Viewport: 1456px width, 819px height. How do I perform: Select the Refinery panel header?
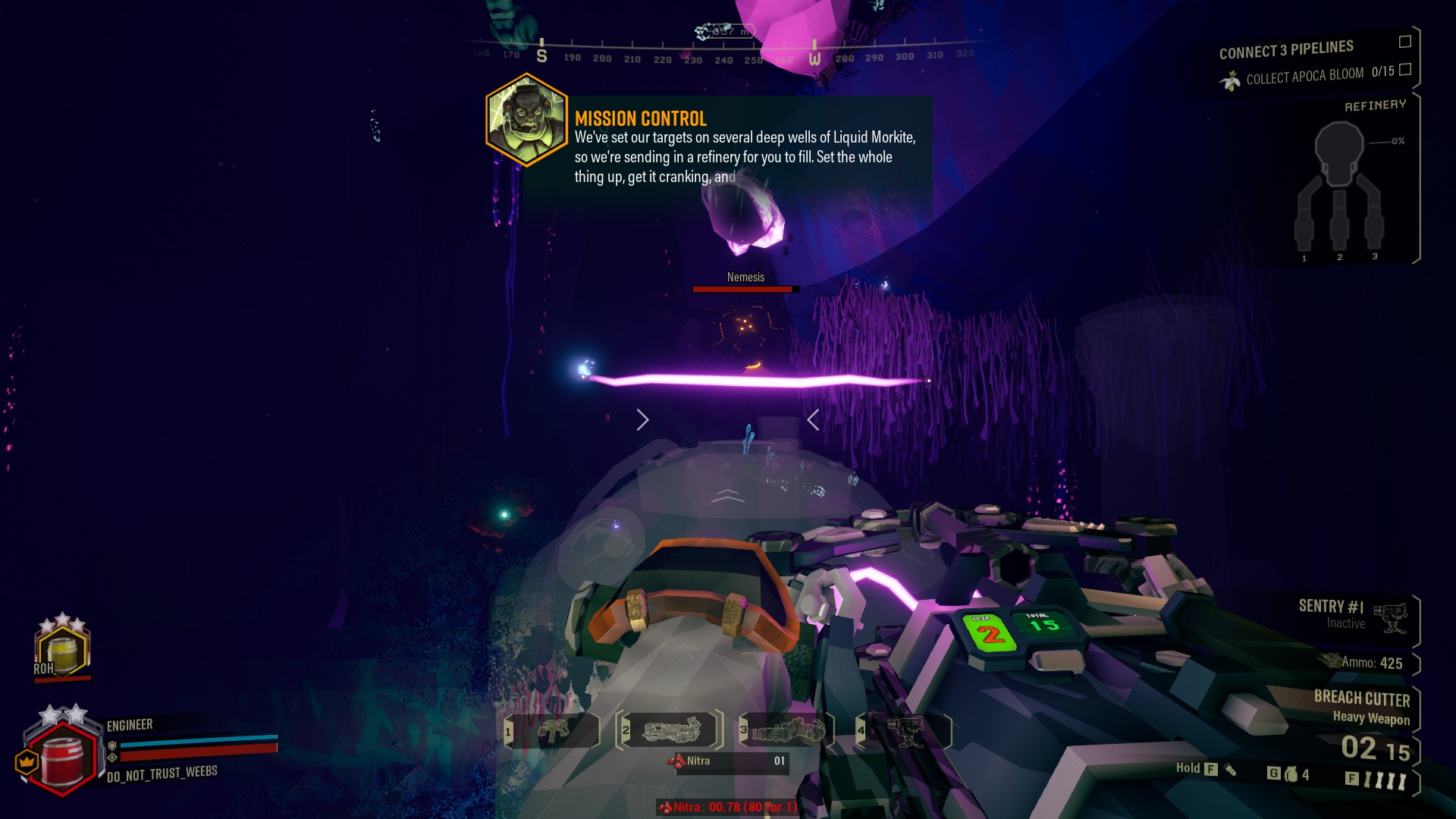[x=1376, y=103]
